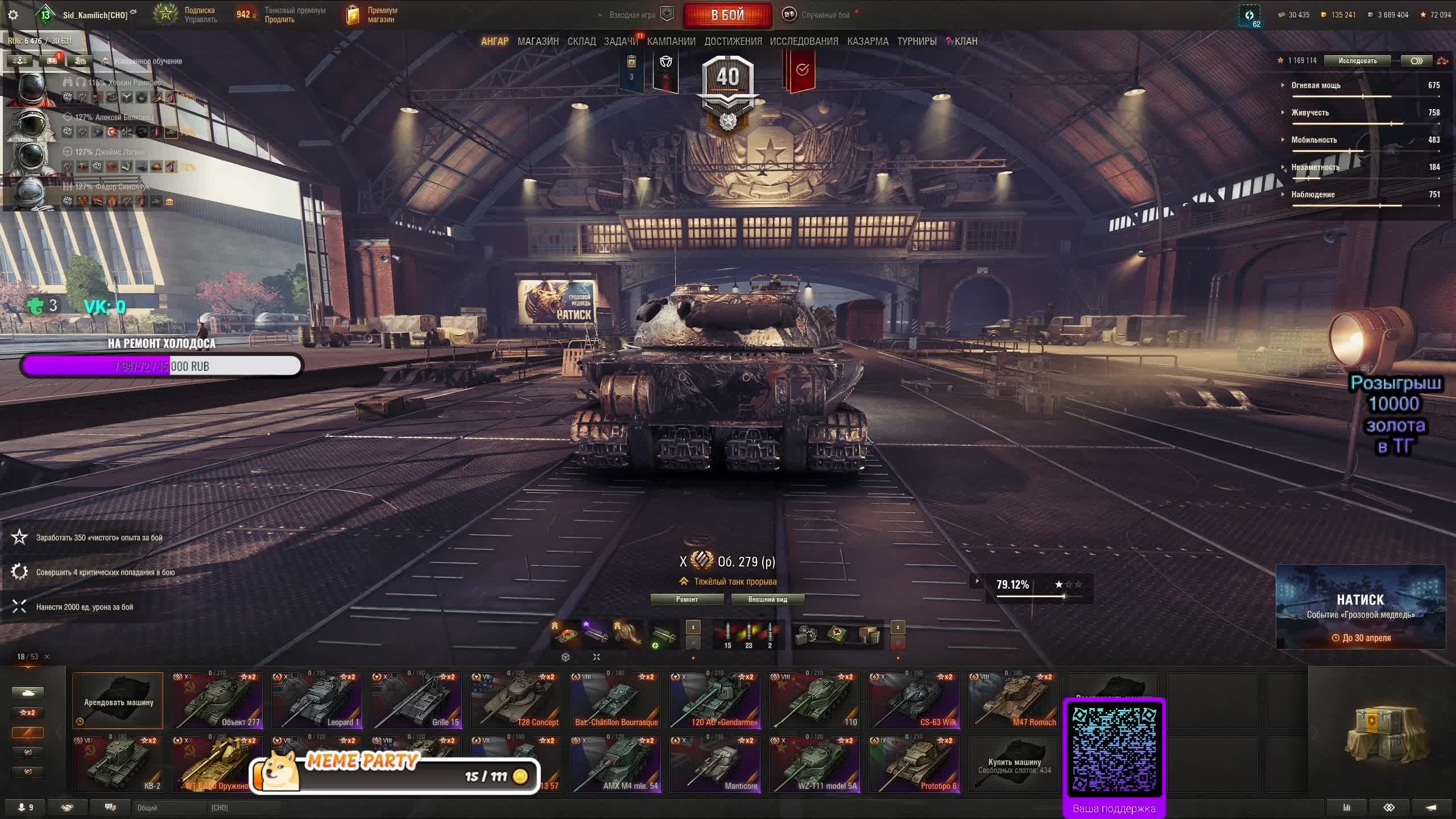This screenshot has width=1456, height=819.
Task: Open the Премиум магазин shop
Action: (x=373, y=15)
